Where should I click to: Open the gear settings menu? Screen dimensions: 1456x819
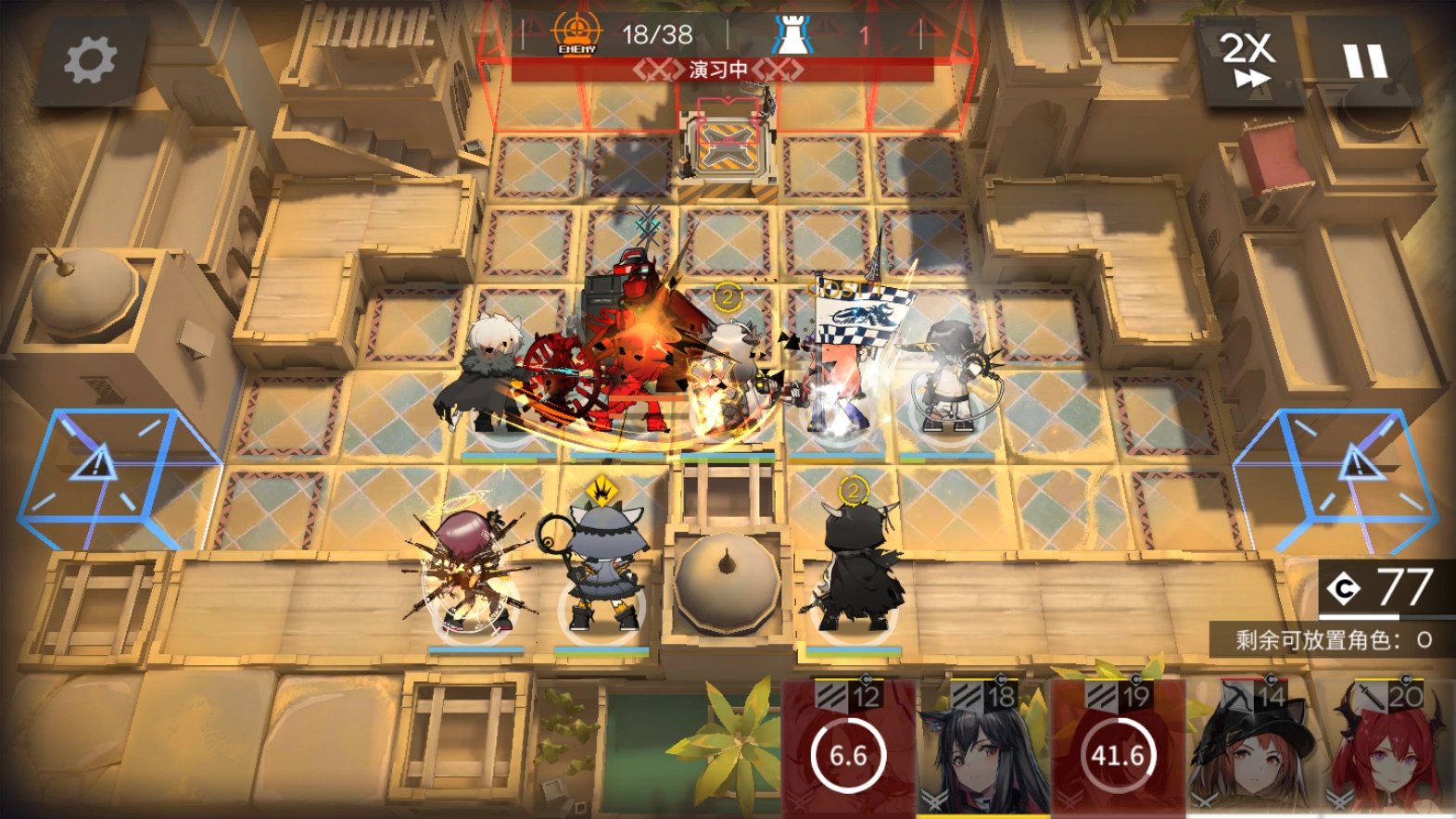point(90,60)
